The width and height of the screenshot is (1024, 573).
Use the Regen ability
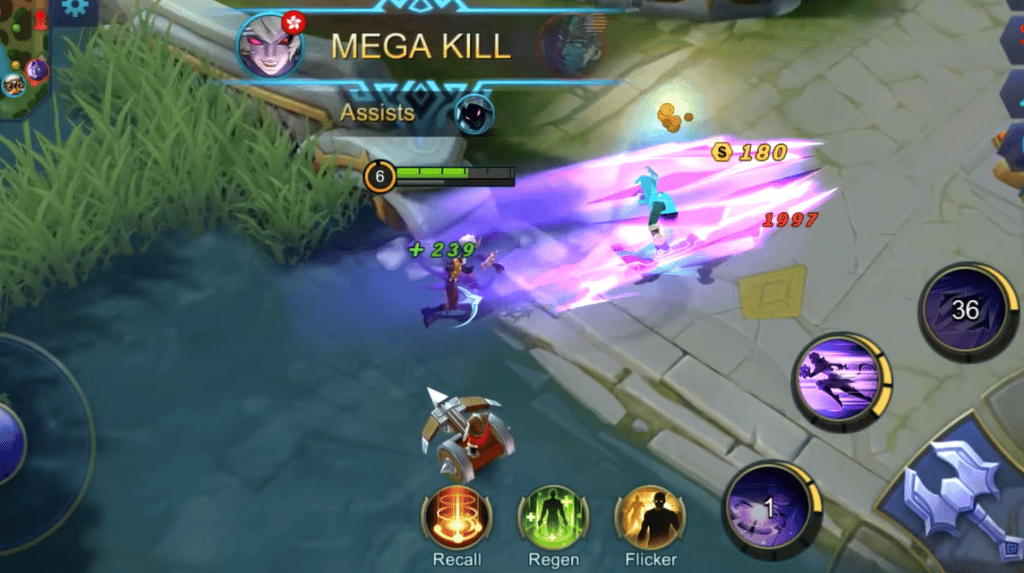tap(553, 516)
